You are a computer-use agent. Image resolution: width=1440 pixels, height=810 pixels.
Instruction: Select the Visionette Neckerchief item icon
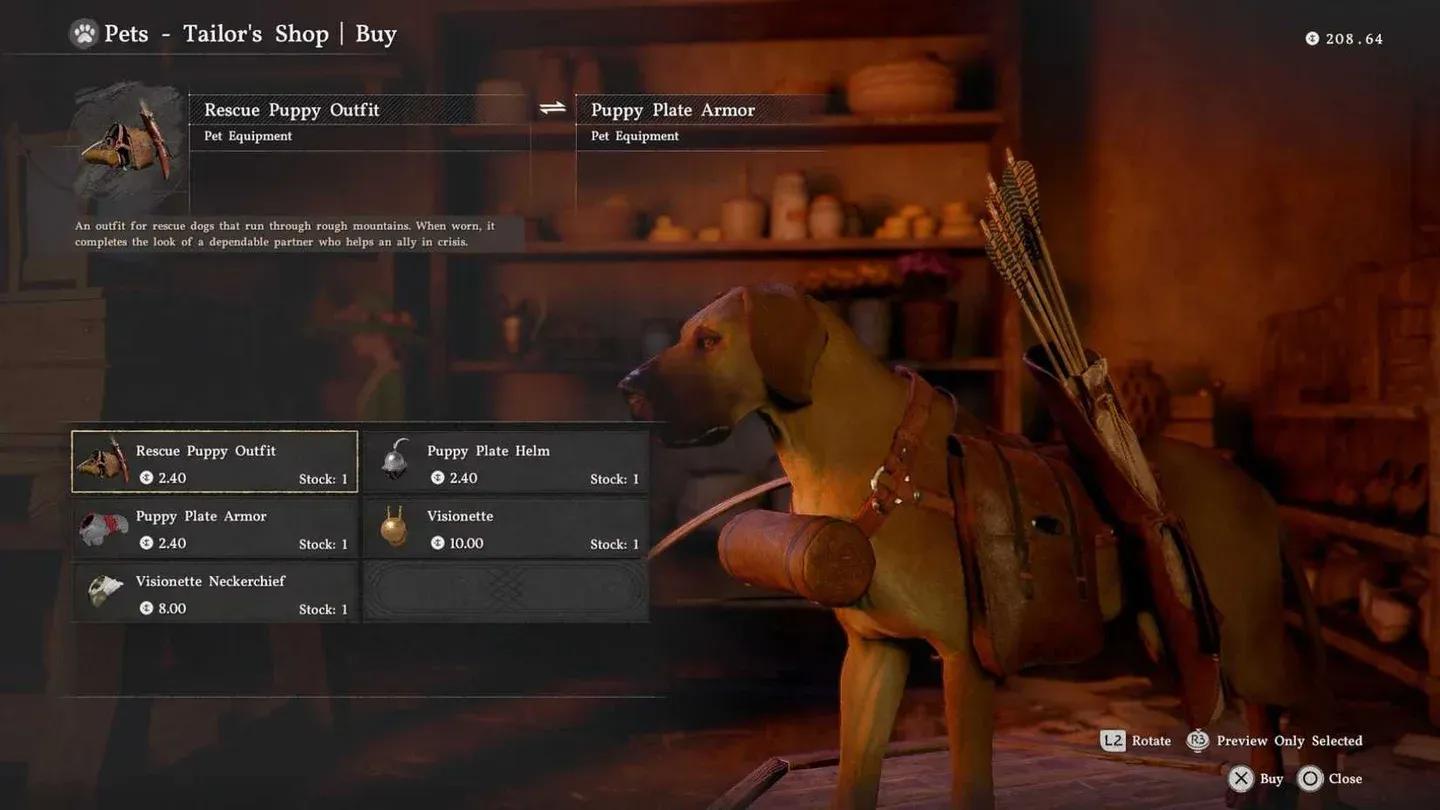pyautogui.click(x=104, y=592)
